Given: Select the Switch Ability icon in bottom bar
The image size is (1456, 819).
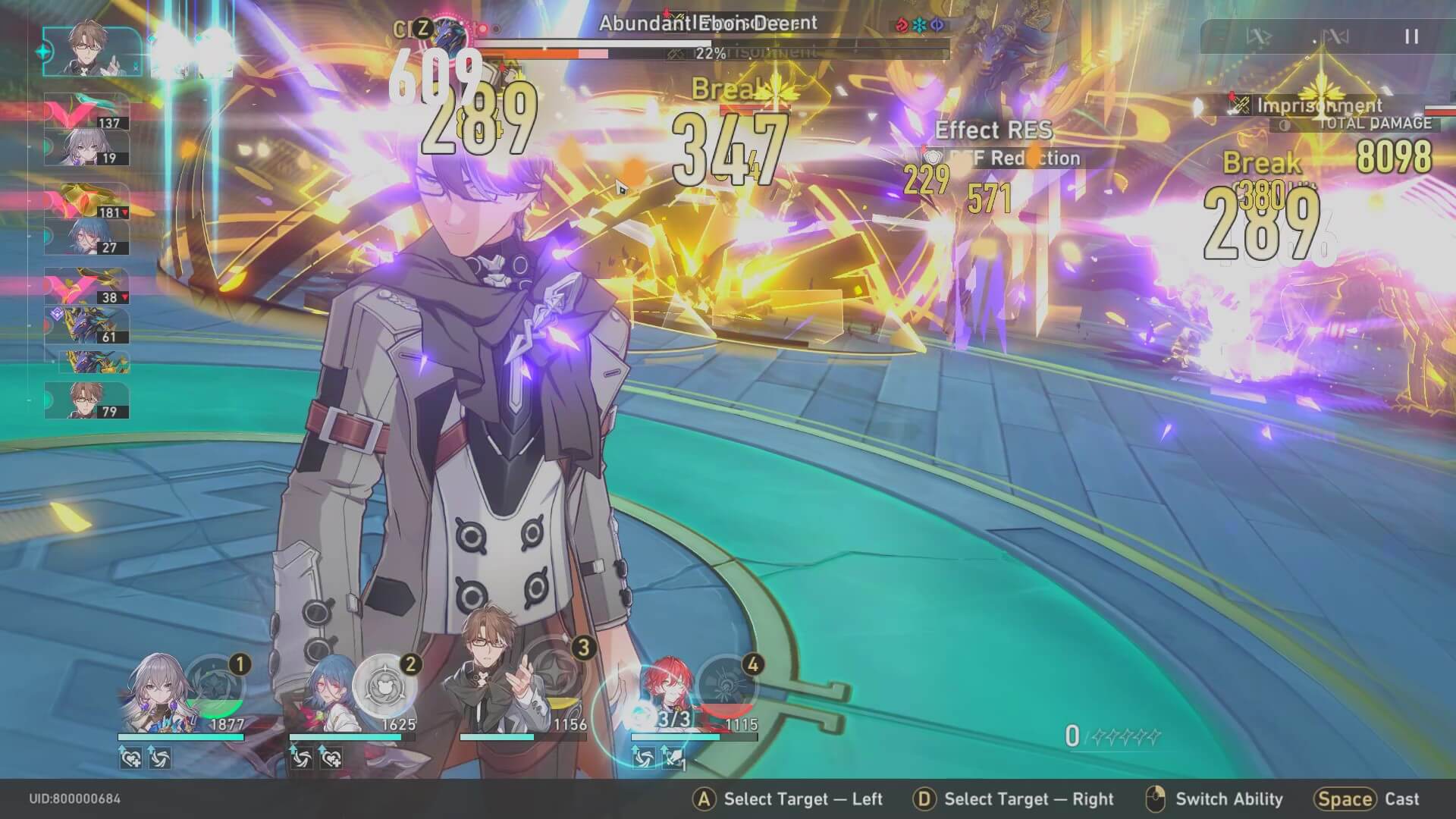Looking at the screenshot, I should [x=1155, y=799].
